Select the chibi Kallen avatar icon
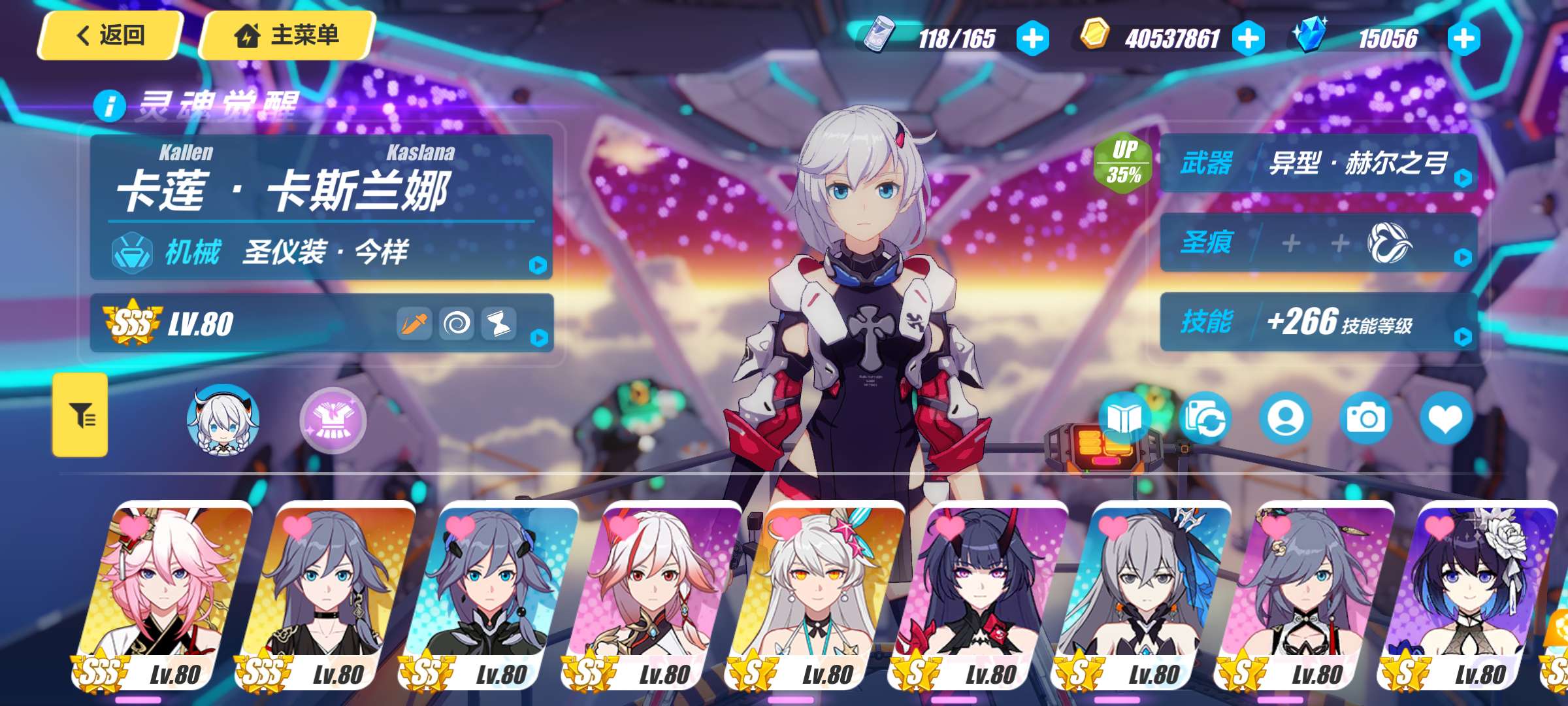Viewport: 1568px width, 706px height. (223, 420)
